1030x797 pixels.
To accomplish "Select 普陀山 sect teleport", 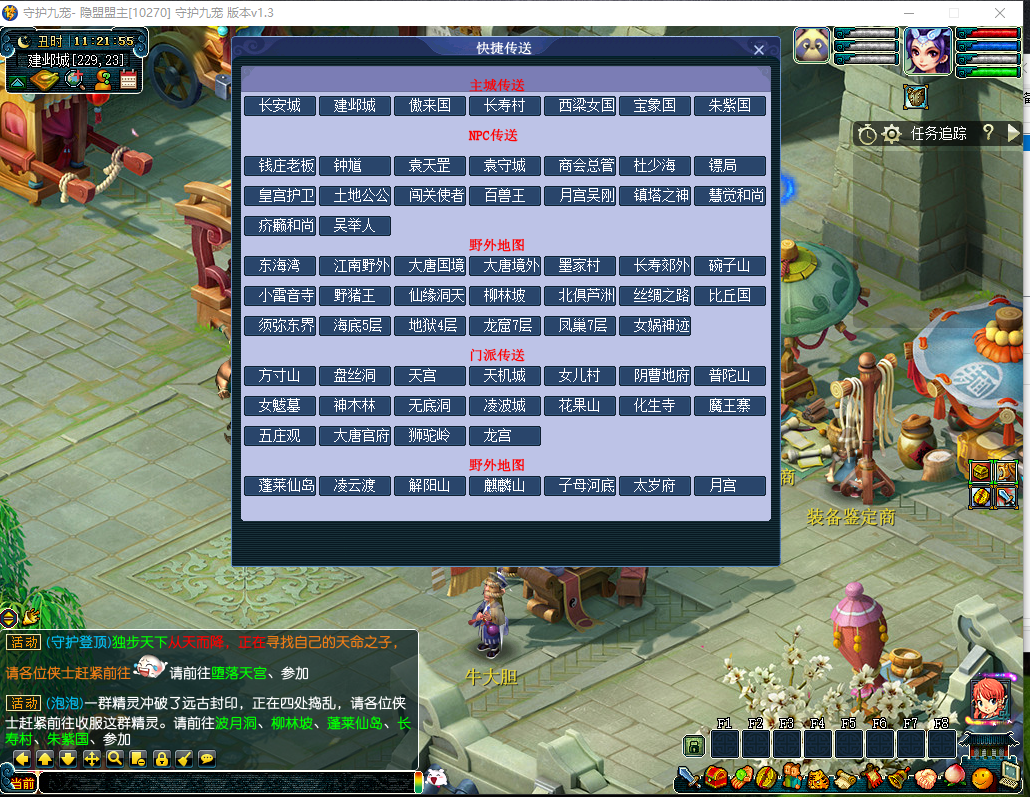I will pyautogui.click(x=730, y=376).
